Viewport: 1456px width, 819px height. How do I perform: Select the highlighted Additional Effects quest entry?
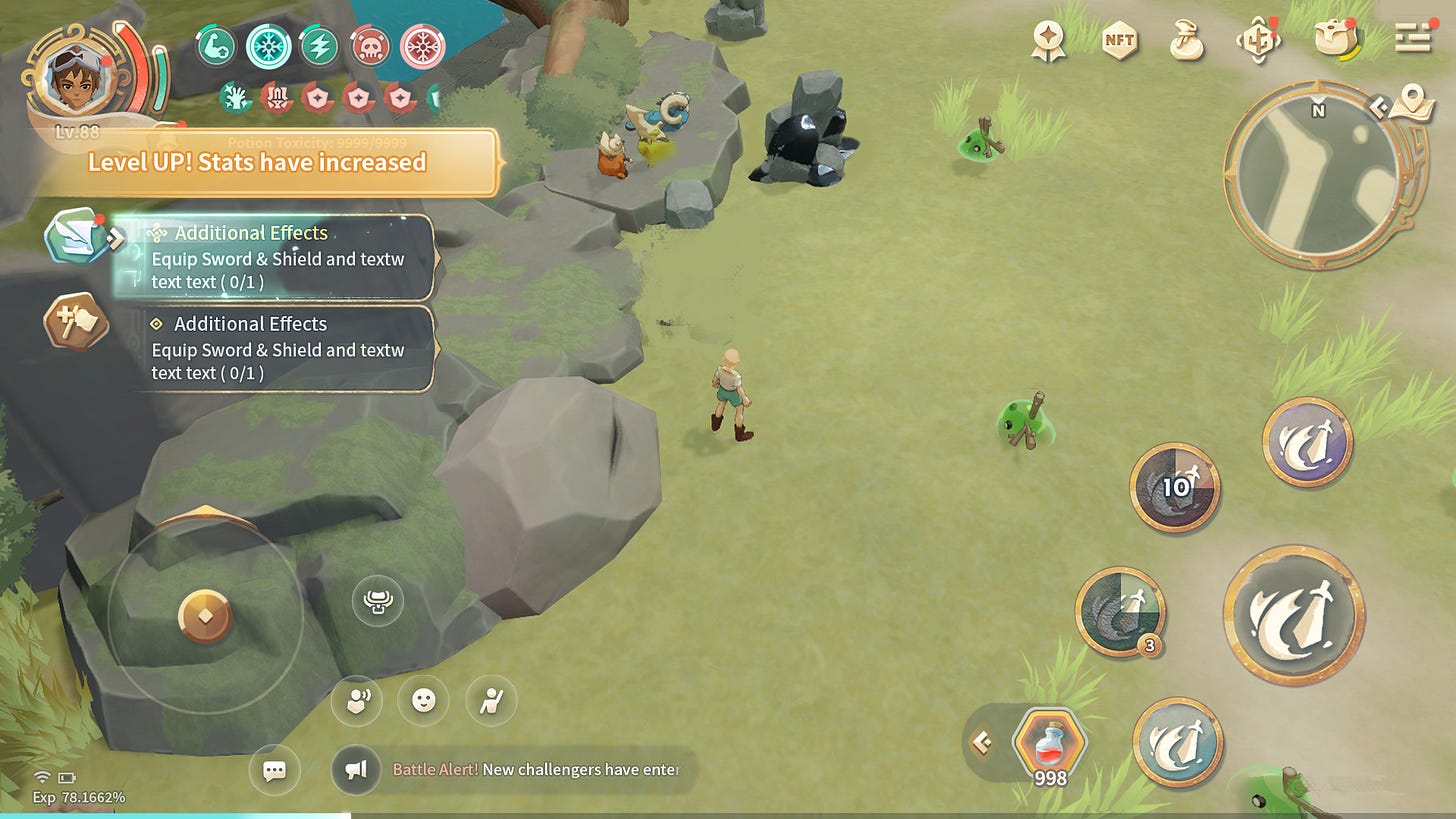pyautogui.click(x=277, y=257)
